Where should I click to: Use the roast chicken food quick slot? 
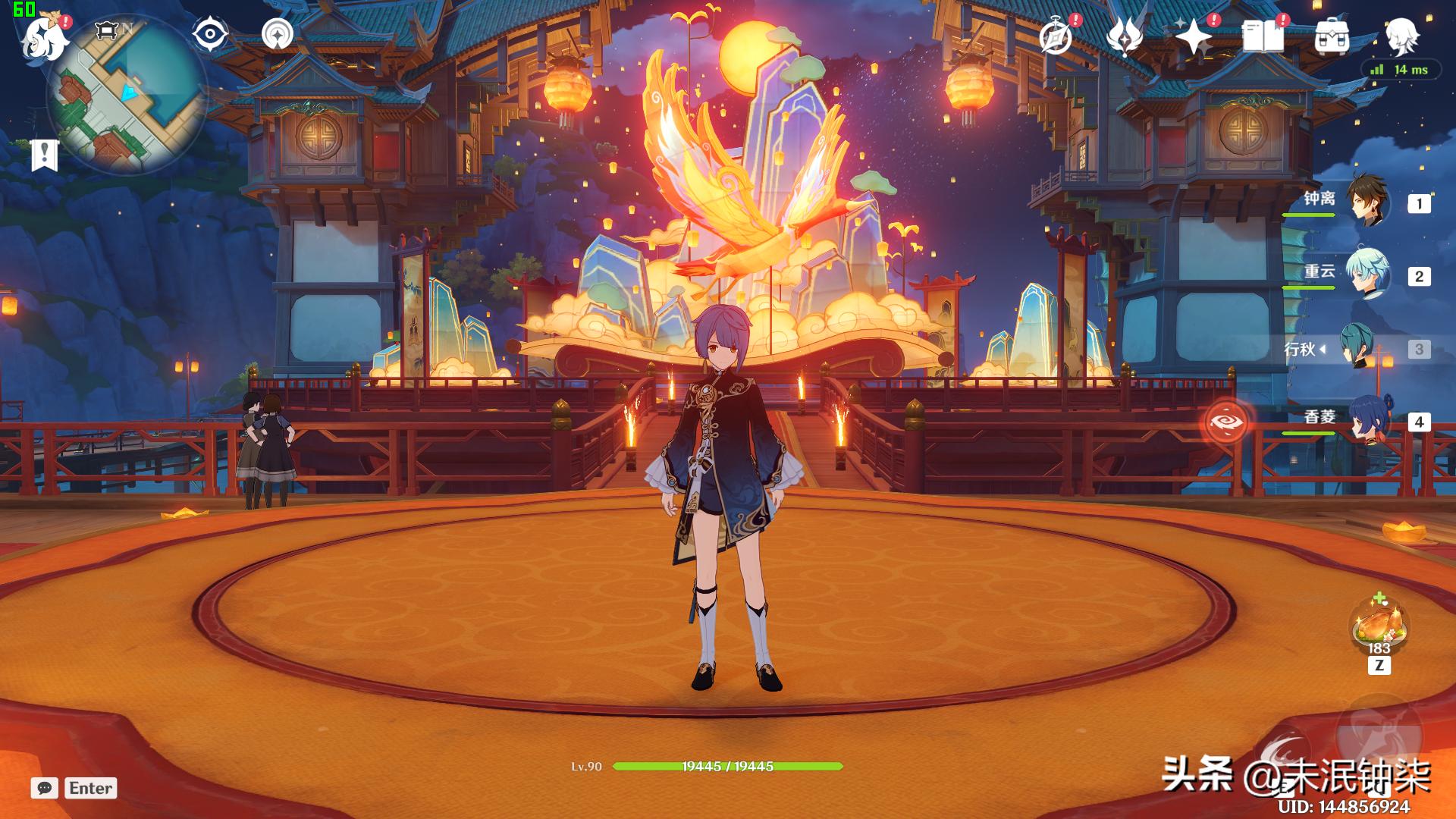1379,626
